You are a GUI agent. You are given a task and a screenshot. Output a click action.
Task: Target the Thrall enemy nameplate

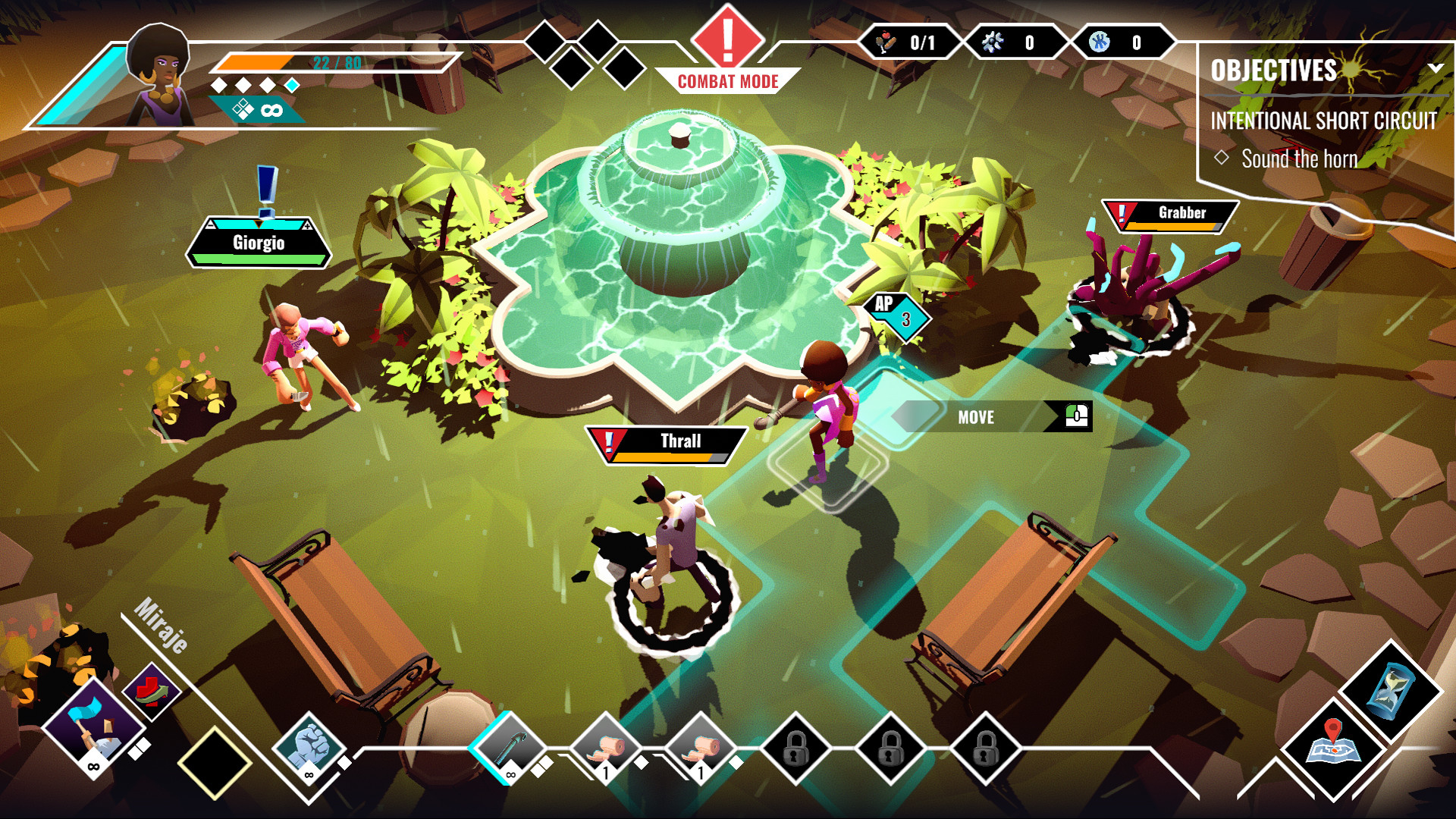[667, 444]
